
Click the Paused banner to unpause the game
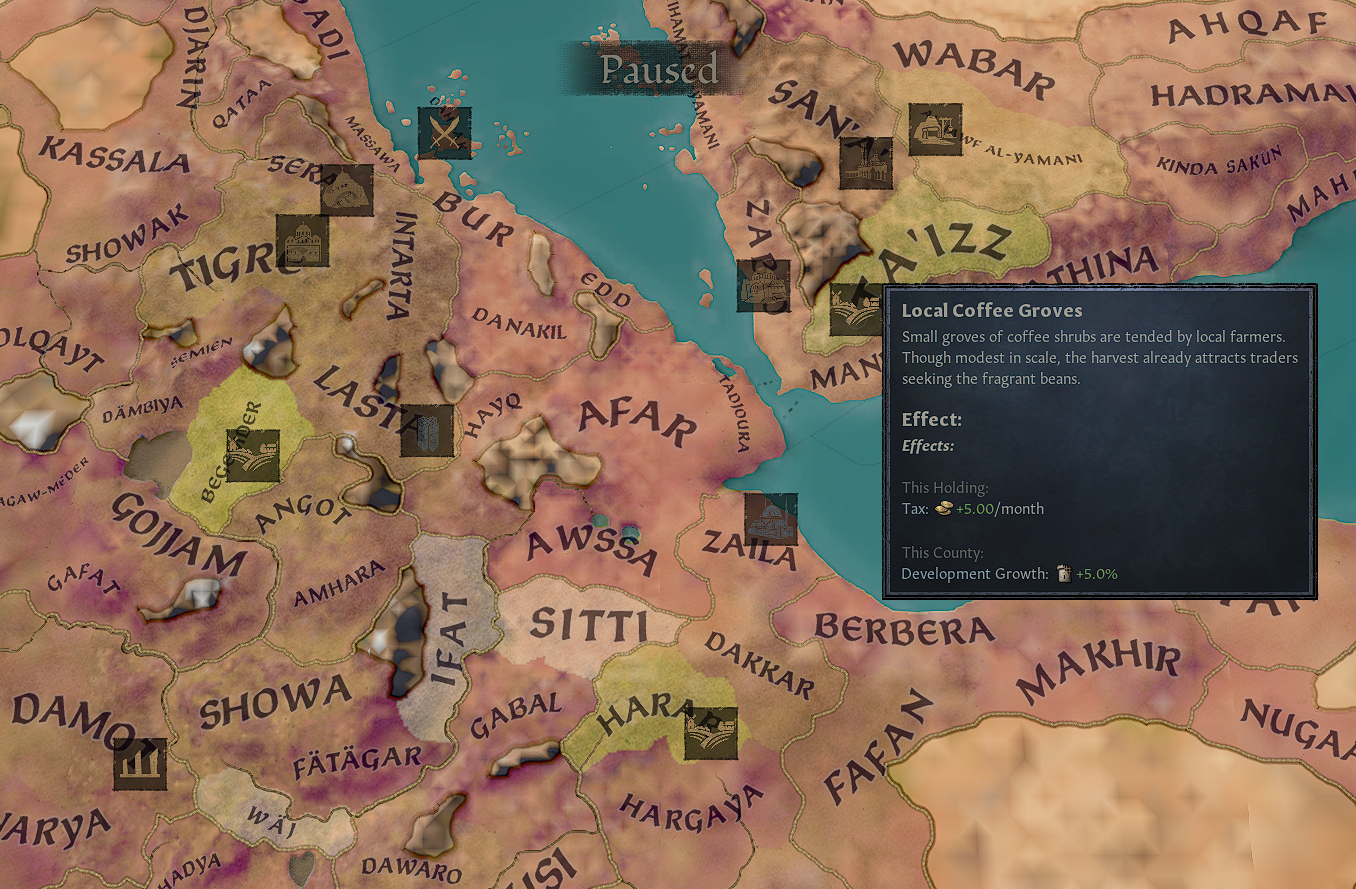(x=660, y=70)
